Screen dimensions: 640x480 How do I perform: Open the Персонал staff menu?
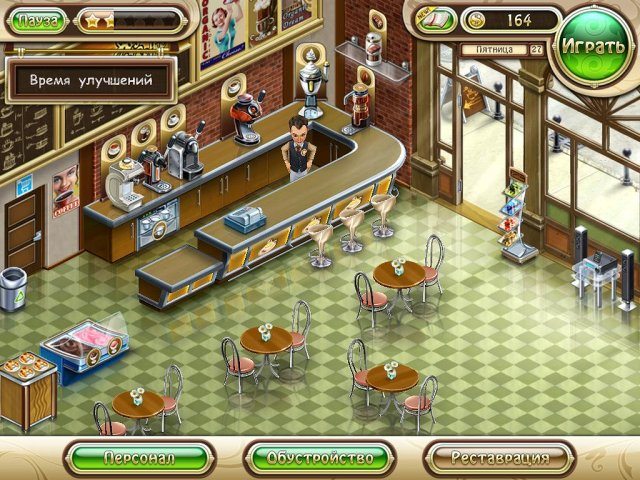pos(138,458)
